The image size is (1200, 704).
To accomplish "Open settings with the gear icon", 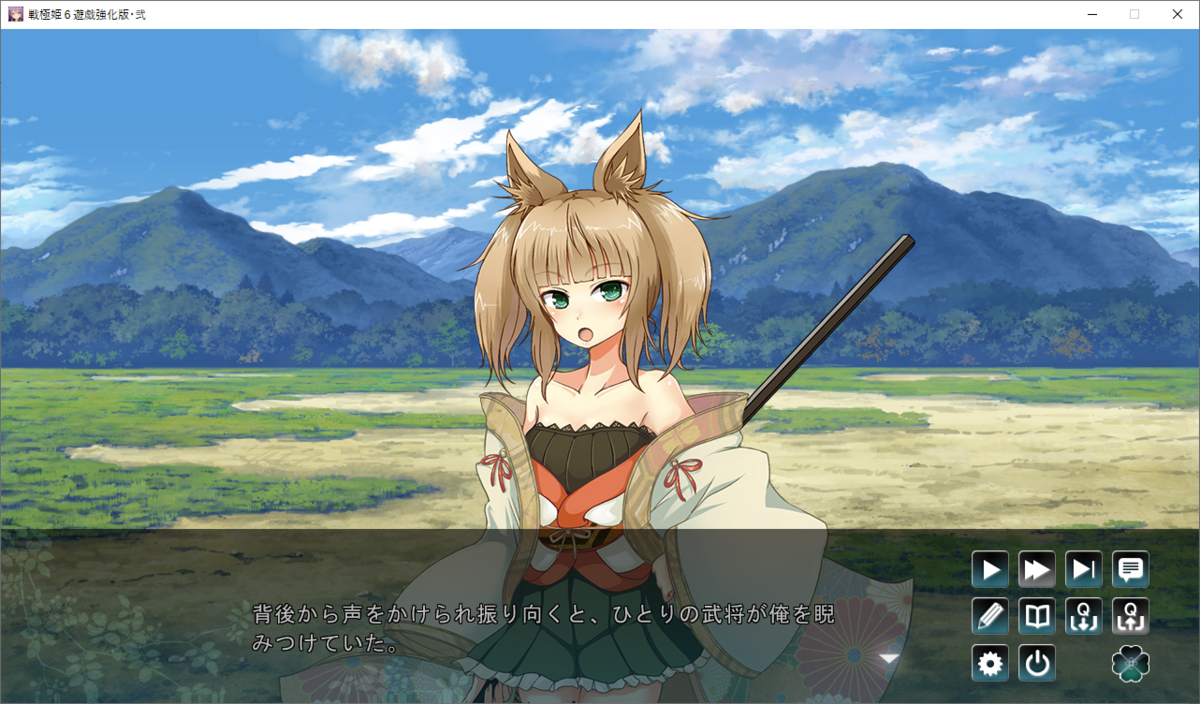I will pyautogui.click(x=990, y=663).
